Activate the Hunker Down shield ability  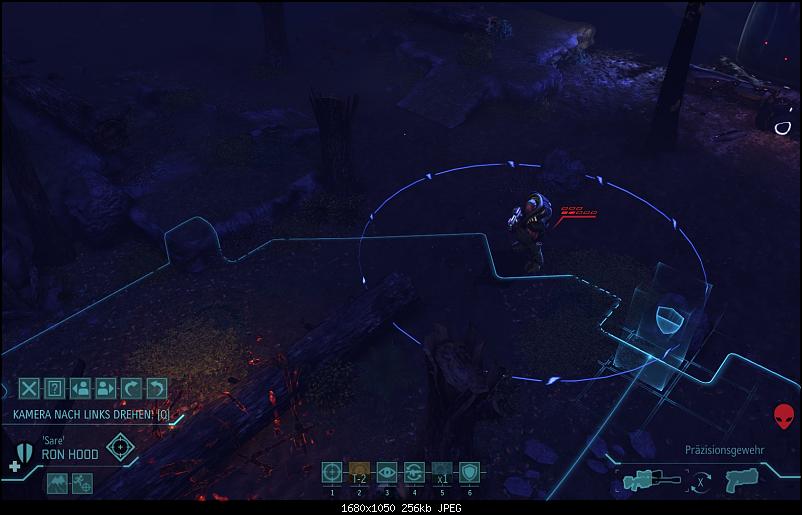[x=468, y=473]
